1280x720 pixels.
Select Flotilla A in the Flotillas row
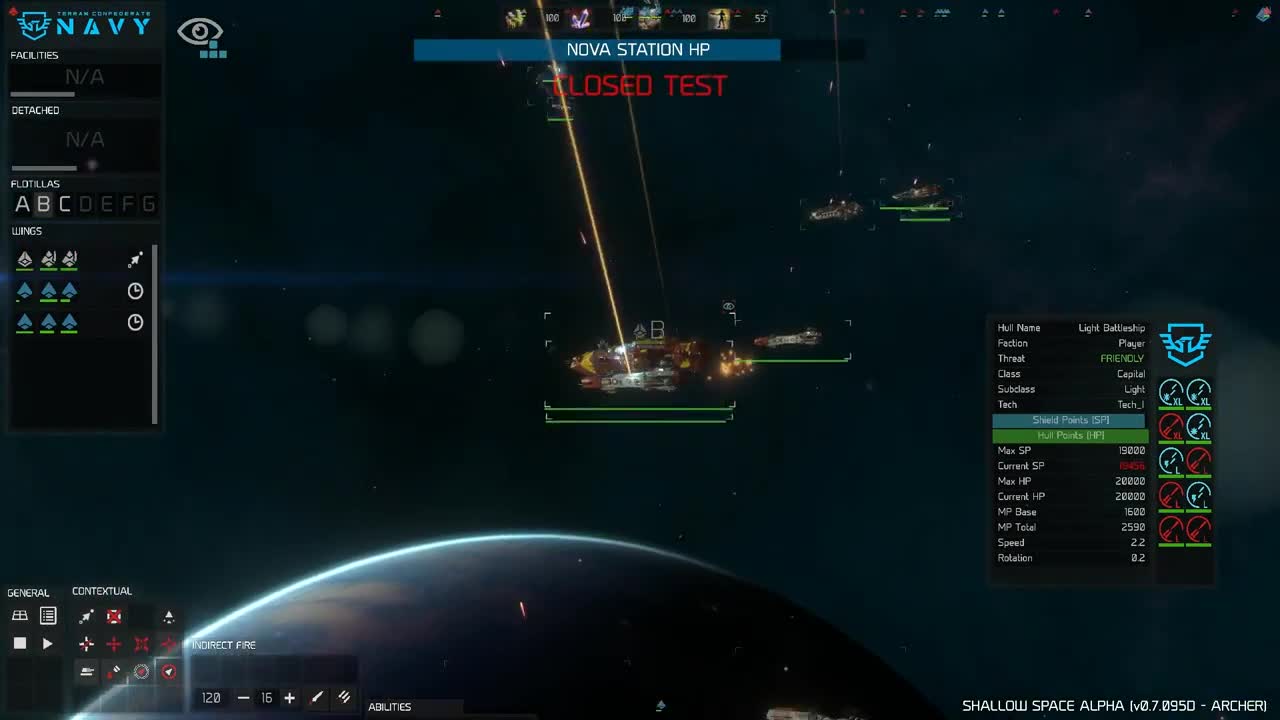click(21, 204)
